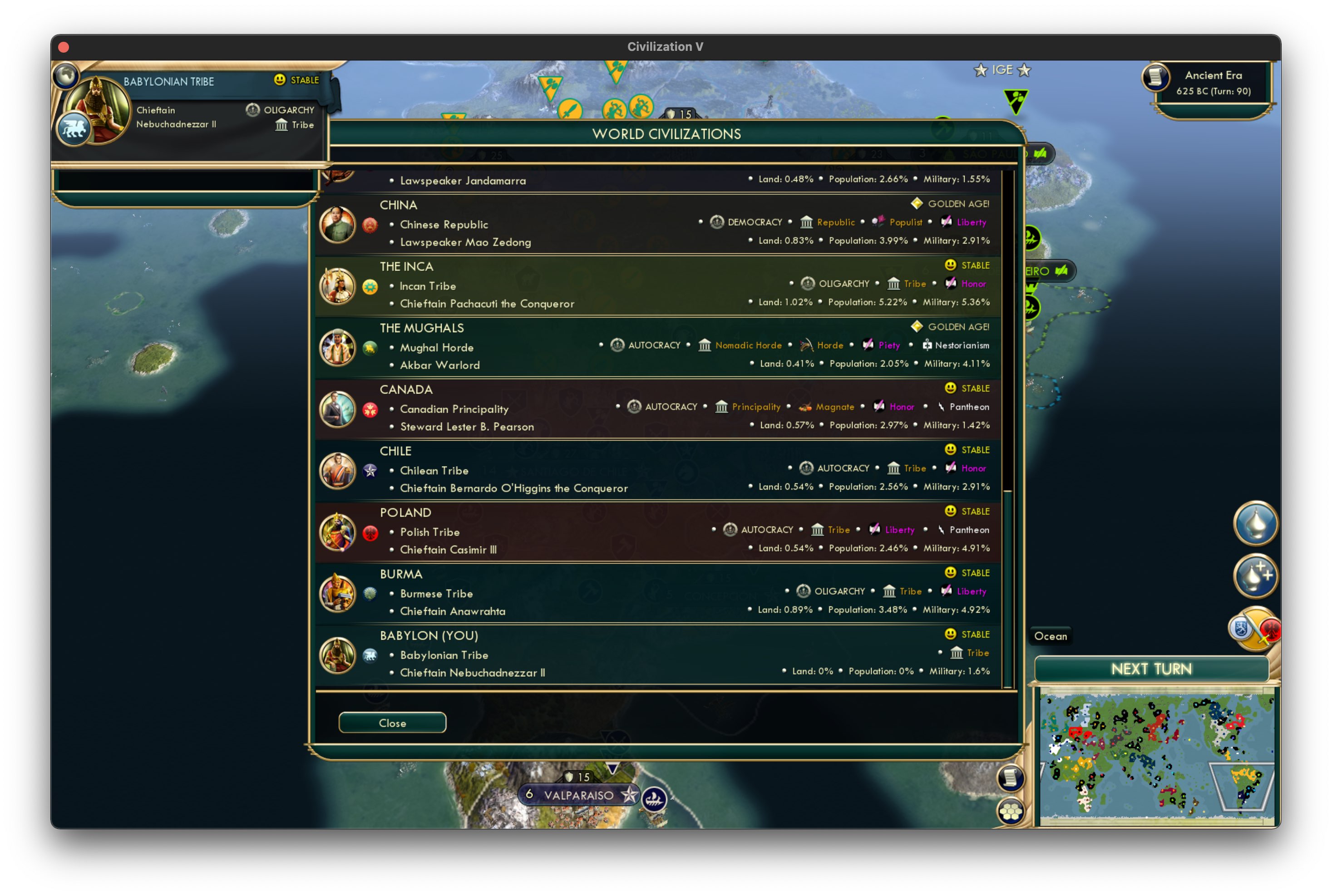Click the culture-plus droplet icon
The width and height of the screenshot is (1332, 896).
tap(1255, 576)
